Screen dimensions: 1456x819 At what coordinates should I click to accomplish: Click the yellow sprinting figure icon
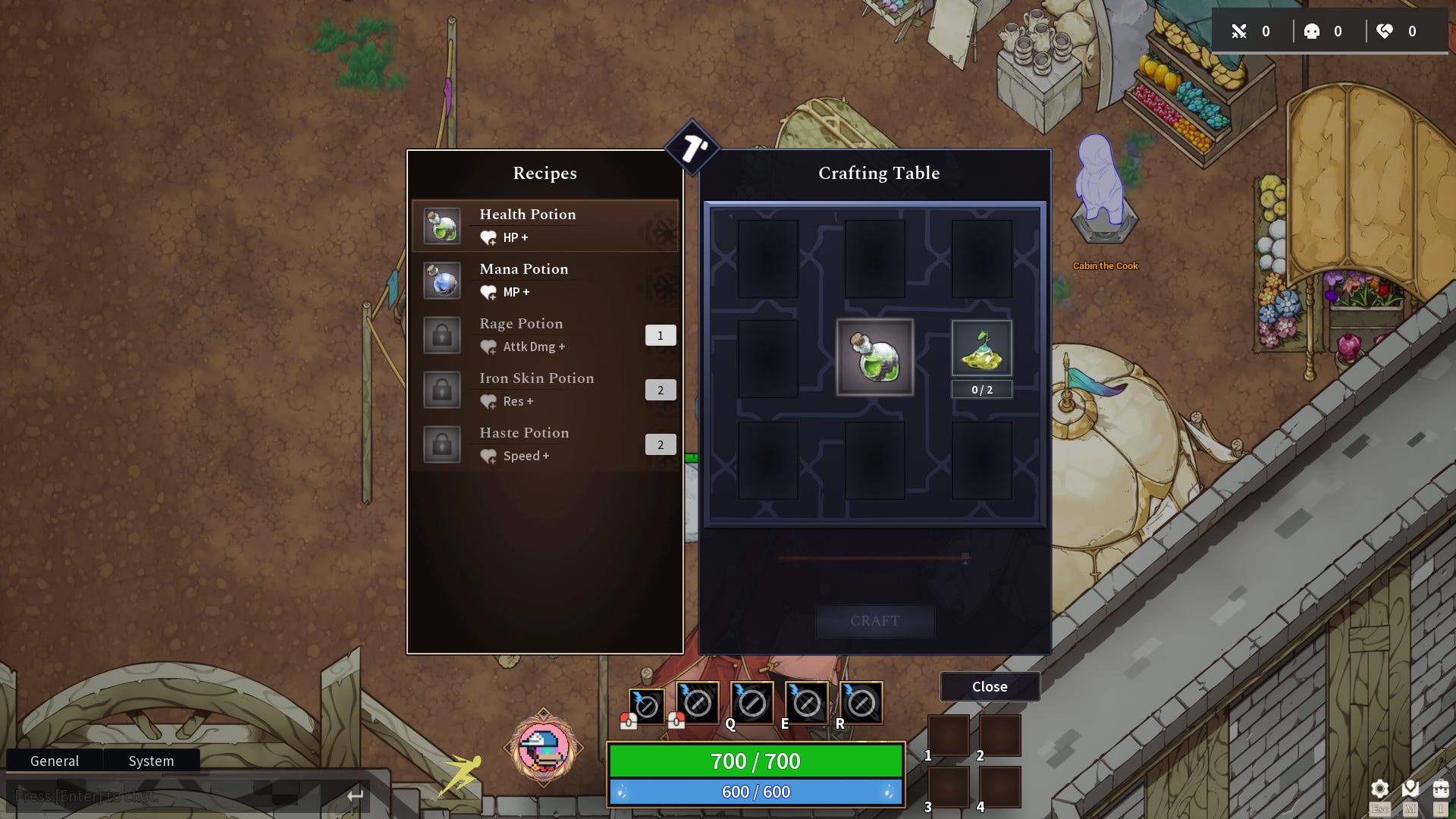(x=460, y=775)
